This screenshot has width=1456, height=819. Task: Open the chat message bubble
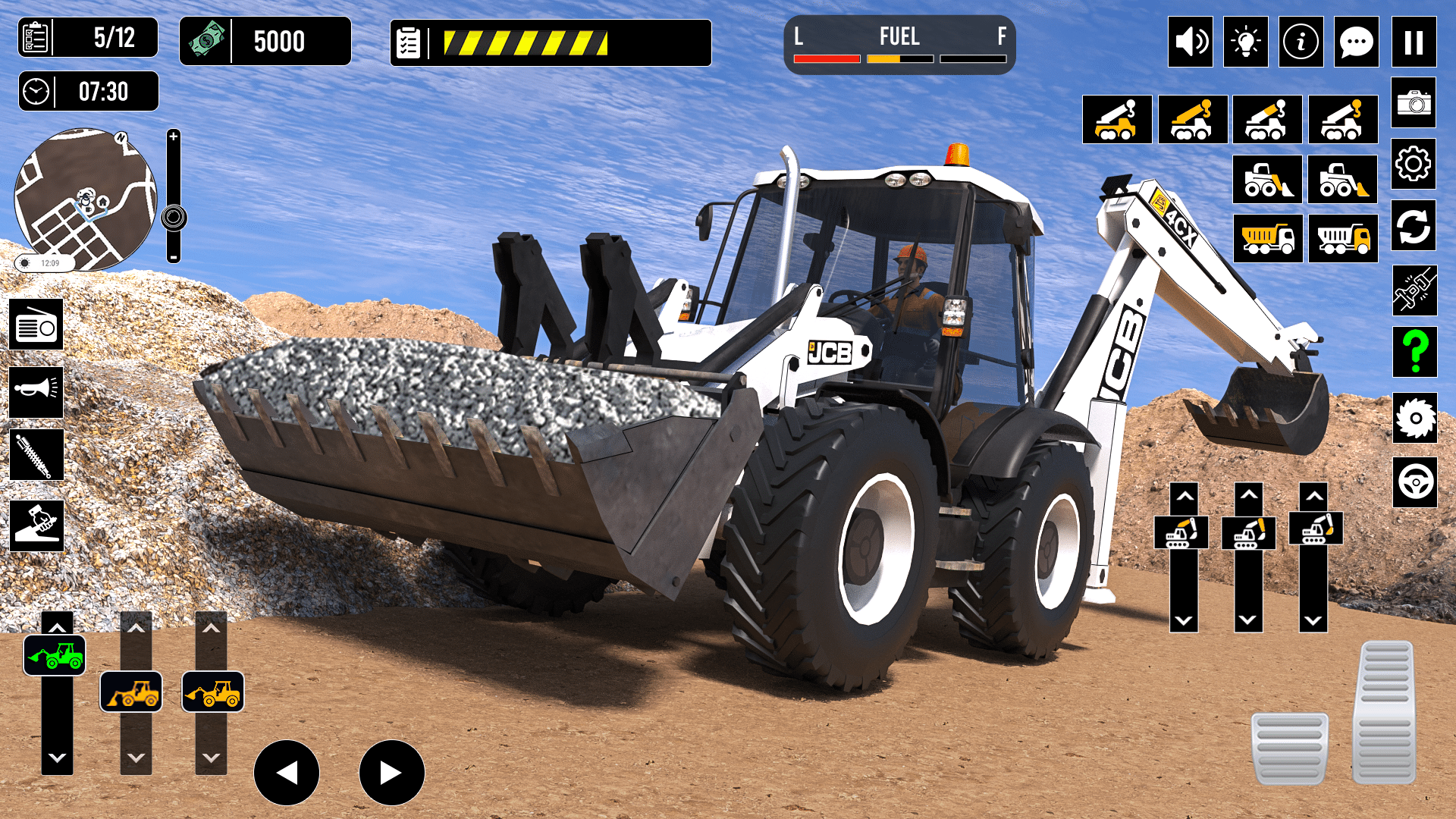1356,42
